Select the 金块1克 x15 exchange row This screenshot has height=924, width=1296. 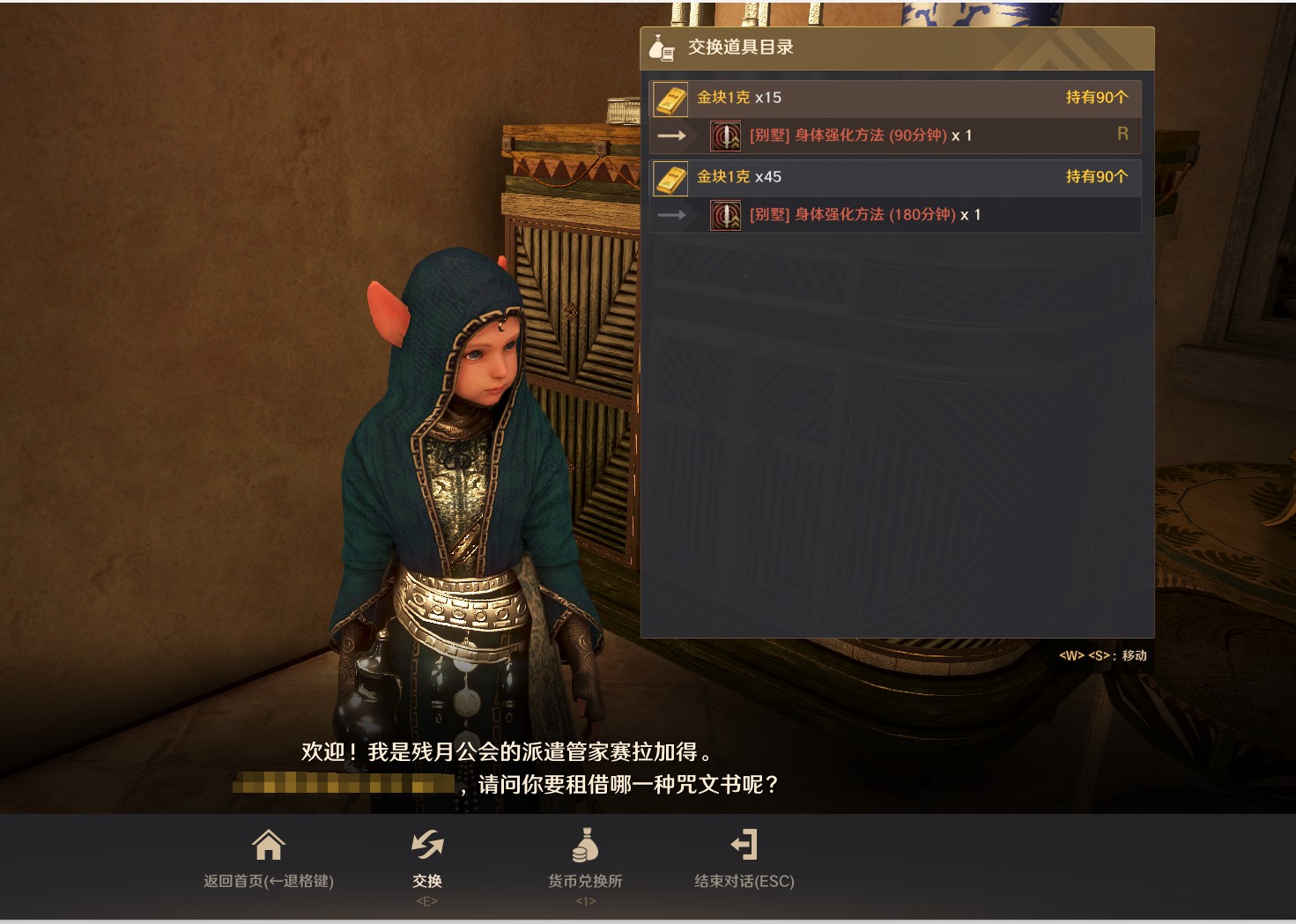(894, 98)
